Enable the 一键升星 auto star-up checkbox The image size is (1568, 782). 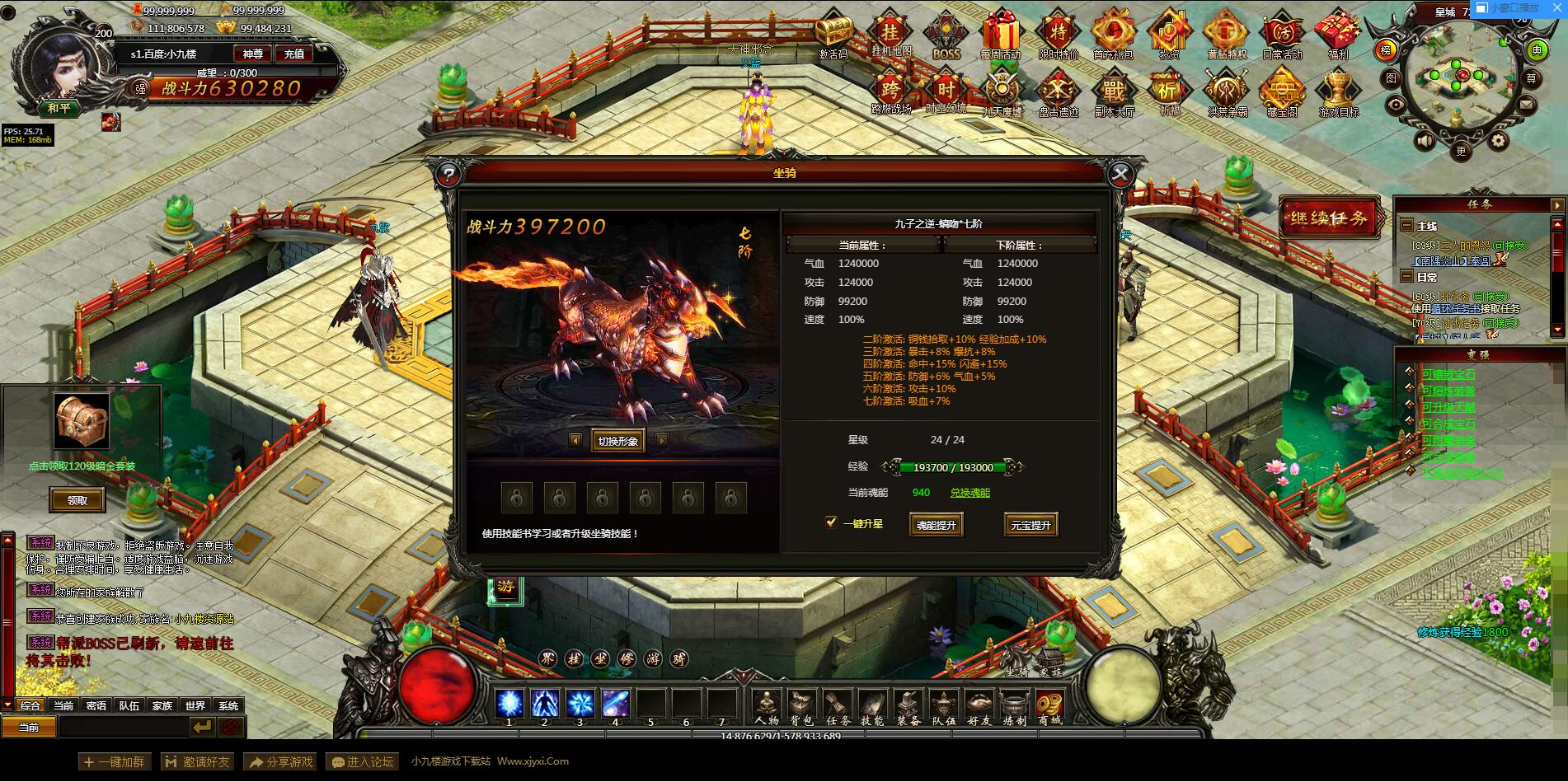830,522
